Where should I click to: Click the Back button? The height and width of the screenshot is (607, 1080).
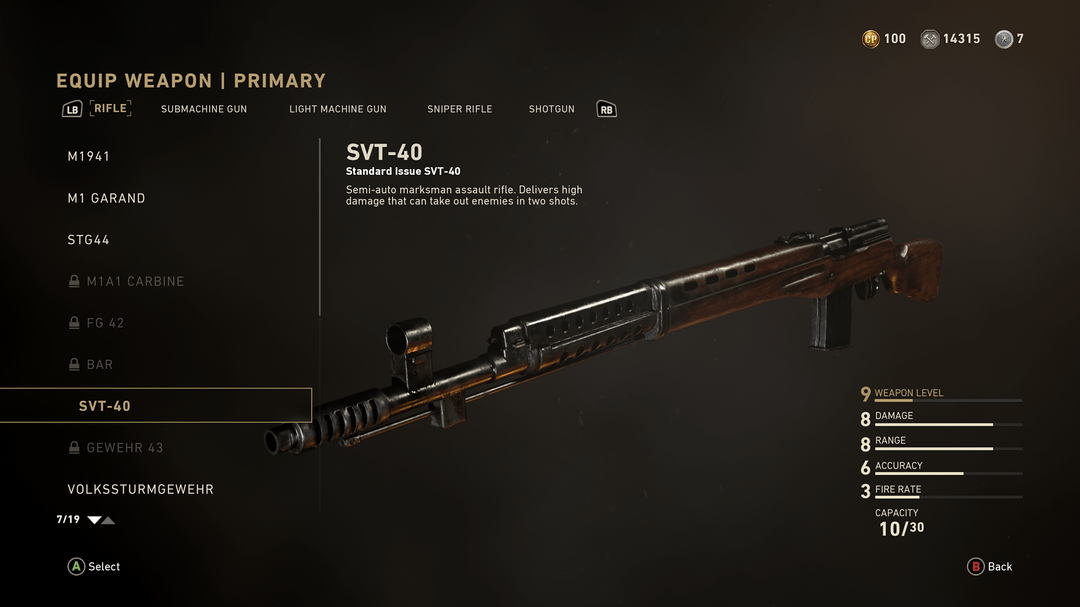coord(990,567)
